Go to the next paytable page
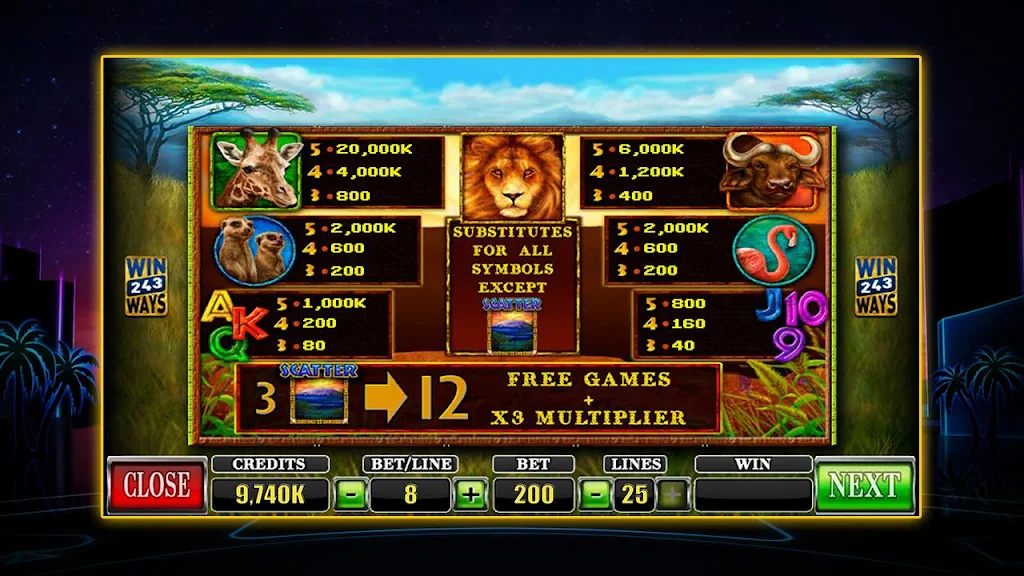Image resolution: width=1024 pixels, height=576 pixels. coord(864,485)
